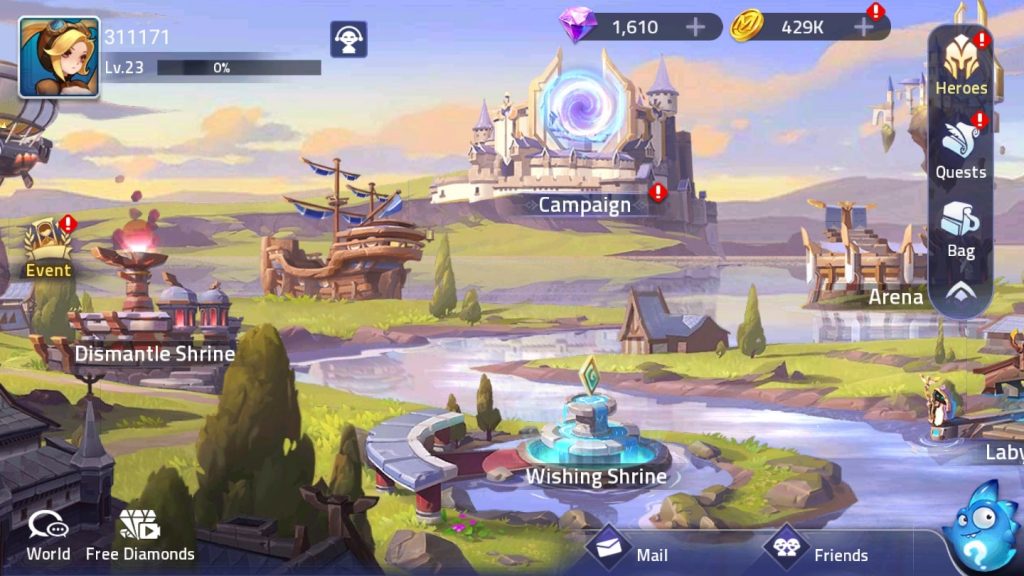Viewport: 1024px width, 576px height.
Task: Open the World chat
Action: pos(48,535)
